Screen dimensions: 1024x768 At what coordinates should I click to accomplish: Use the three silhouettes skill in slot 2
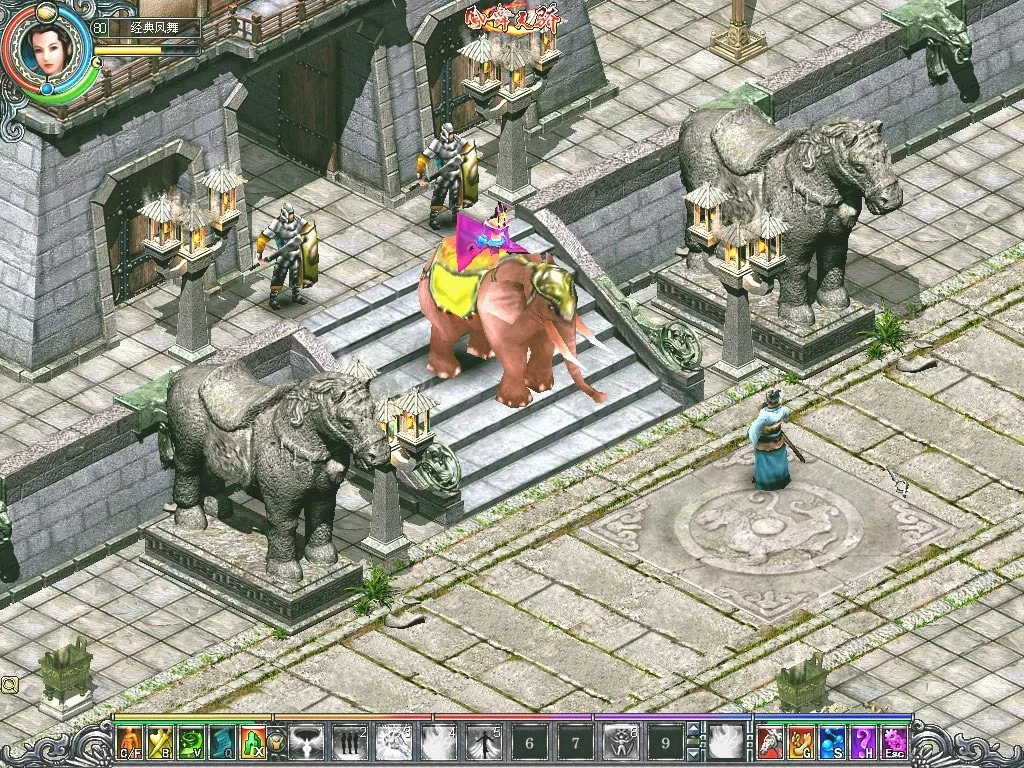pos(350,743)
